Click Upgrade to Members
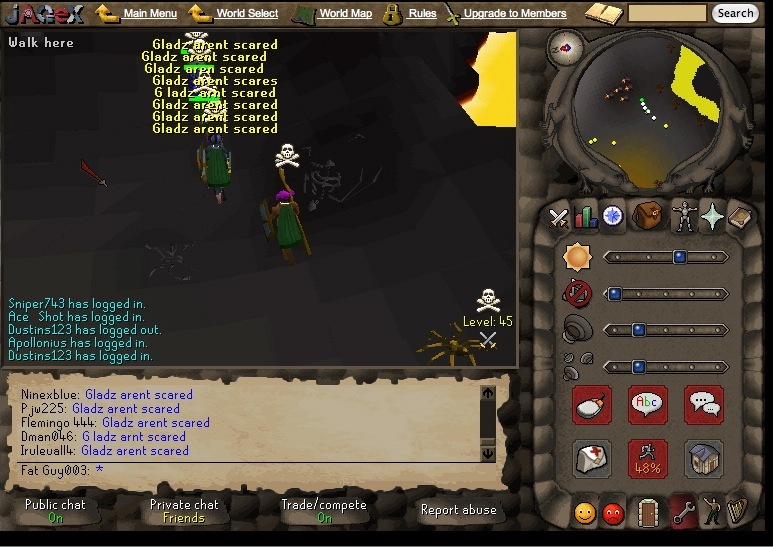 [x=514, y=14]
